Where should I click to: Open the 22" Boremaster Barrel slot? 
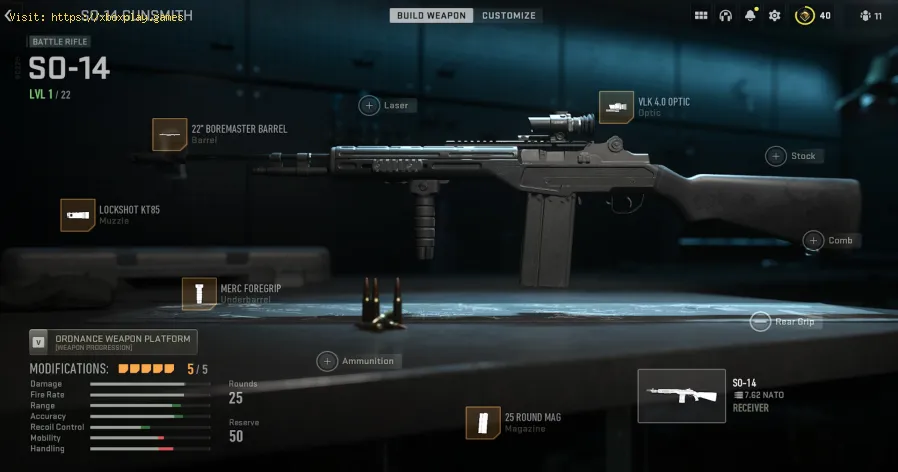169,134
